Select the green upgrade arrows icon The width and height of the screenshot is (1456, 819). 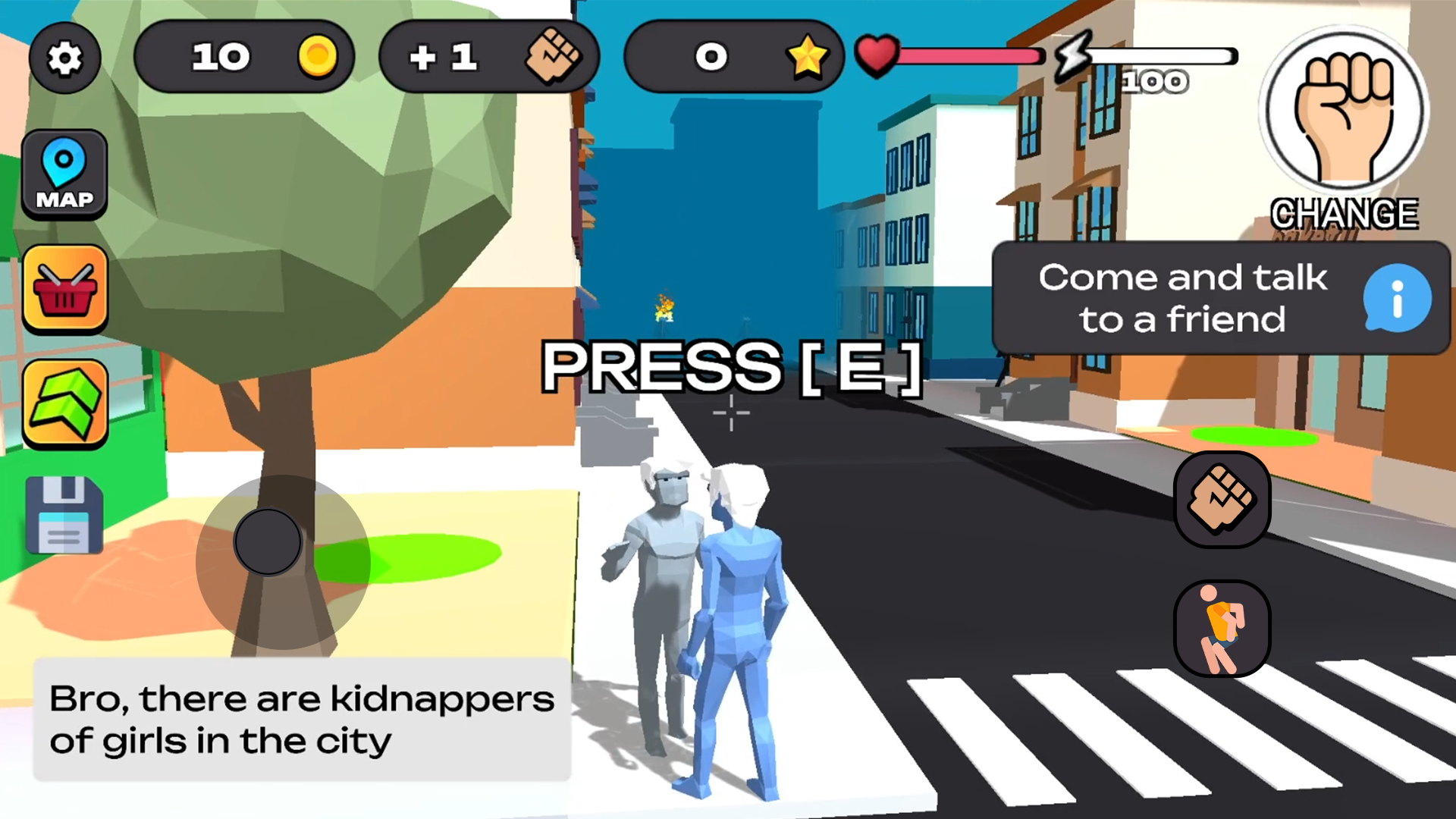(65, 401)
